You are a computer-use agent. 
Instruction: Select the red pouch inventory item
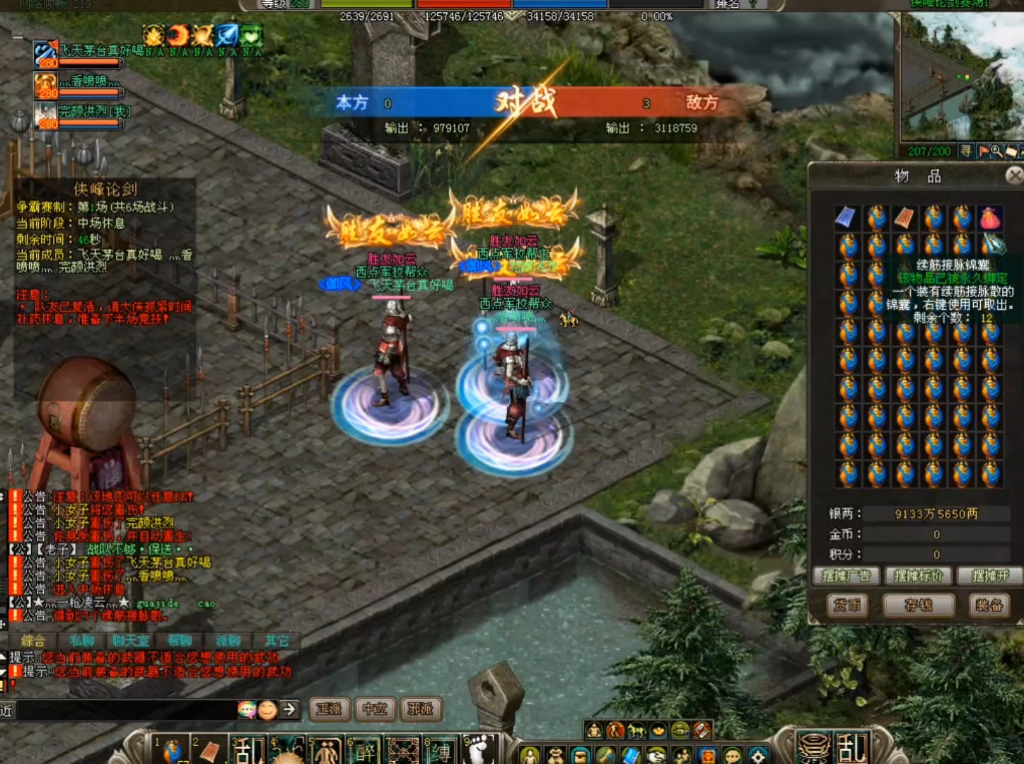point(990,217)
